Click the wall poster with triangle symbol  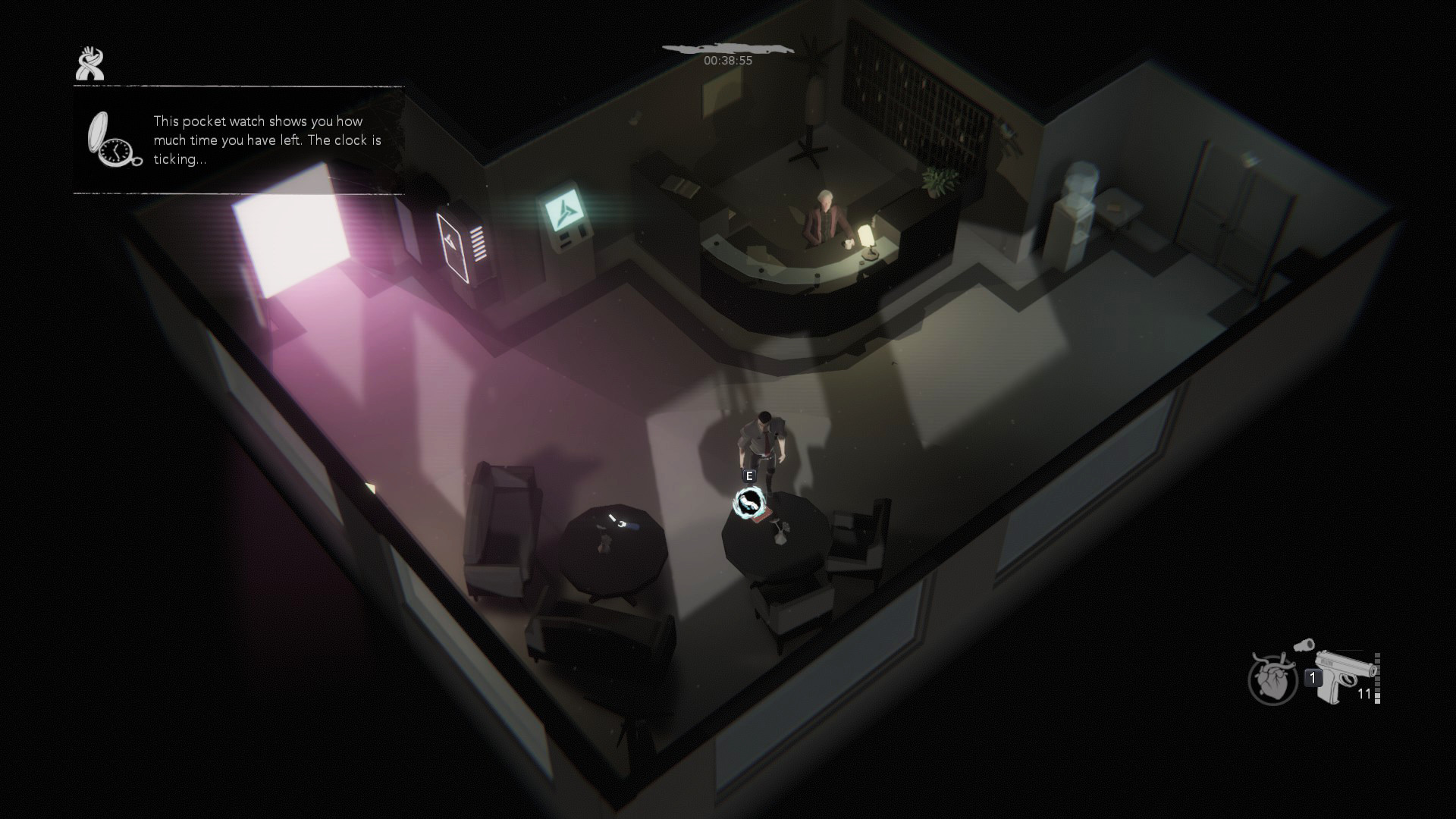click(453, 244)
